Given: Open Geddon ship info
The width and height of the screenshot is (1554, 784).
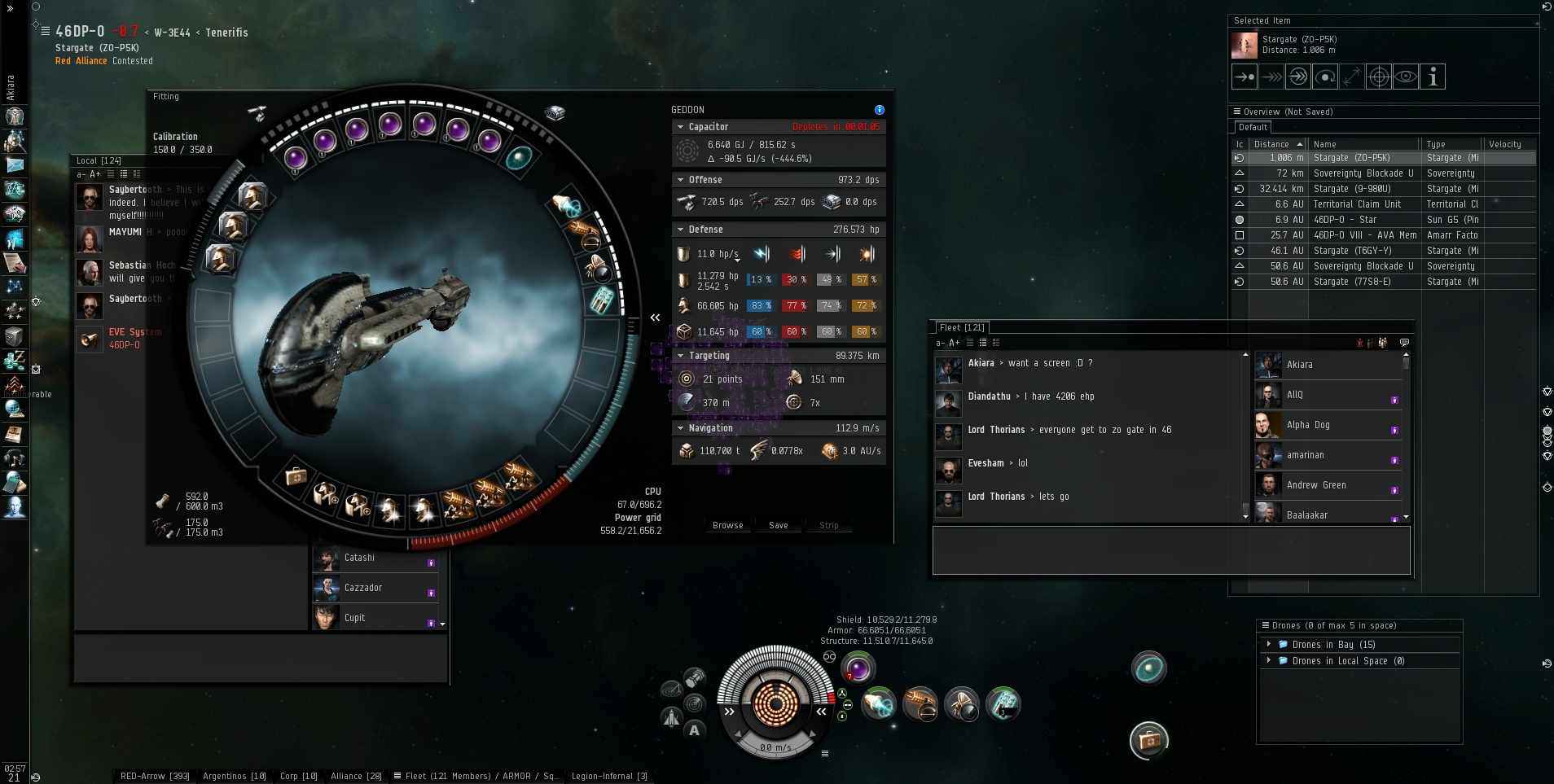Looking at the screenshot, I should point(879,110).
